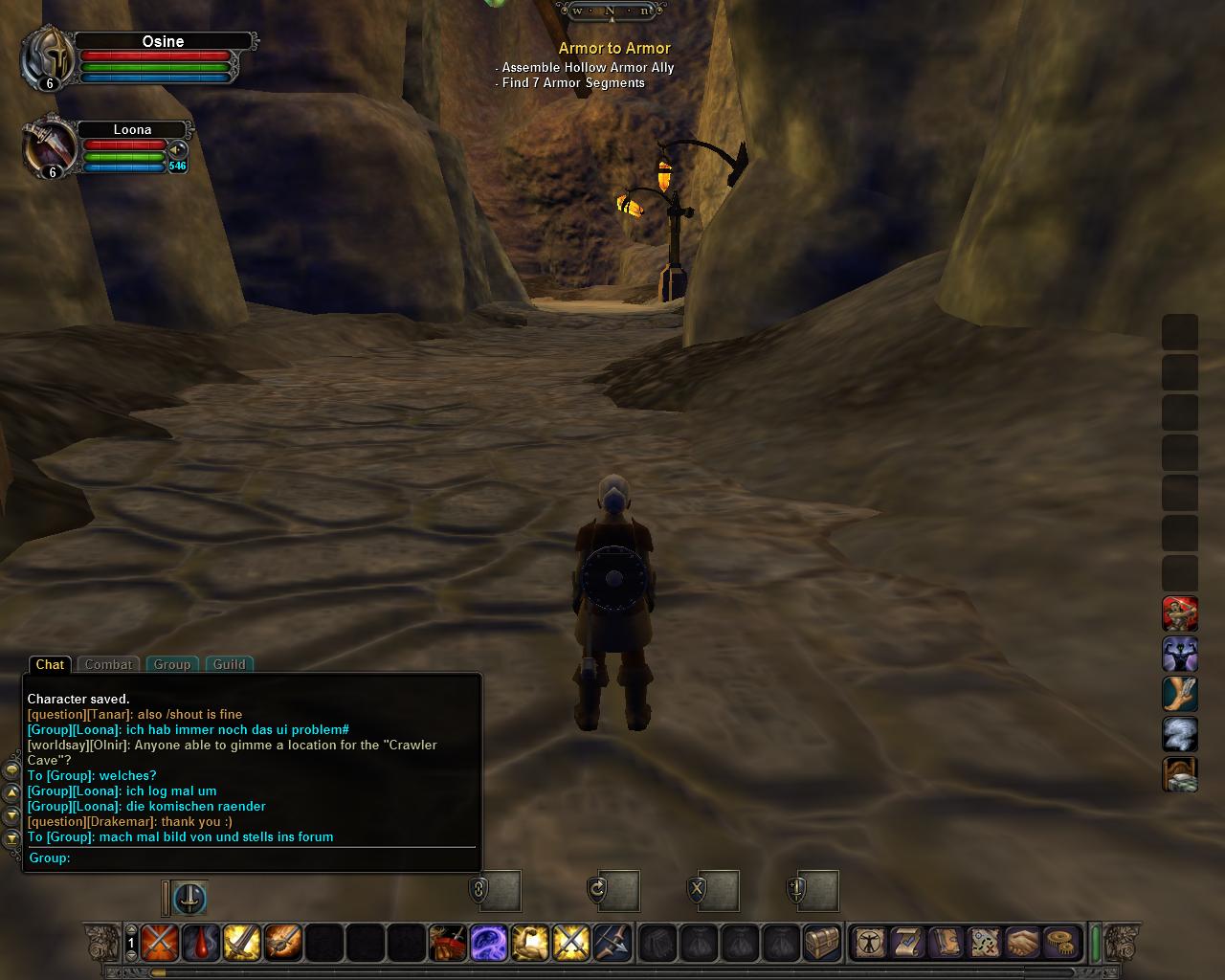Open the handshake social menu icon
Viewport: 1225px width, 980px height.
tap(1022, 943)
